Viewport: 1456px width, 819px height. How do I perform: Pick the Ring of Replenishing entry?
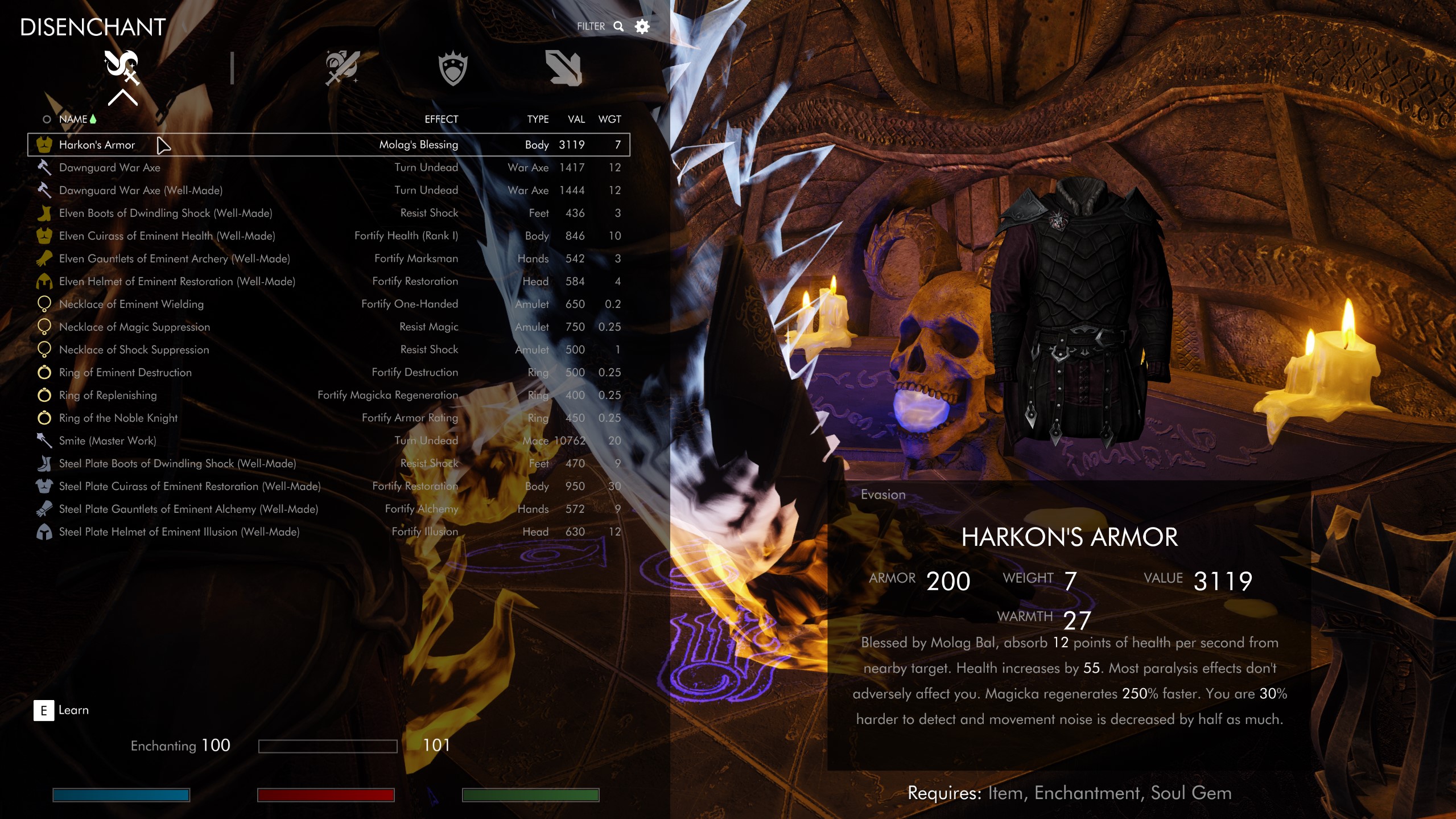click(108, 396)
